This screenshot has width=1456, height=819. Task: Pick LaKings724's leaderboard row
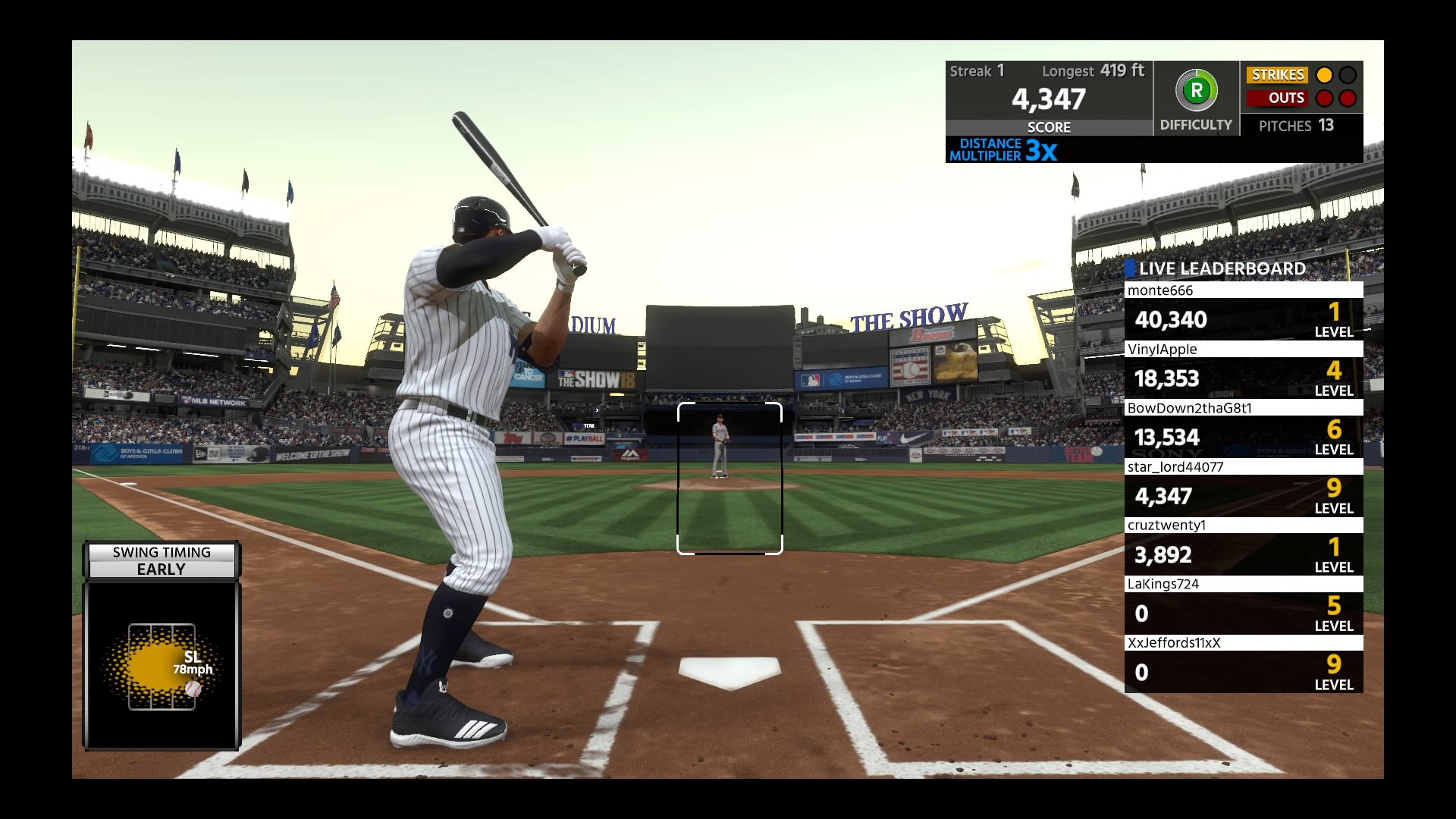pyautogui.click(x=1243, y=605)
